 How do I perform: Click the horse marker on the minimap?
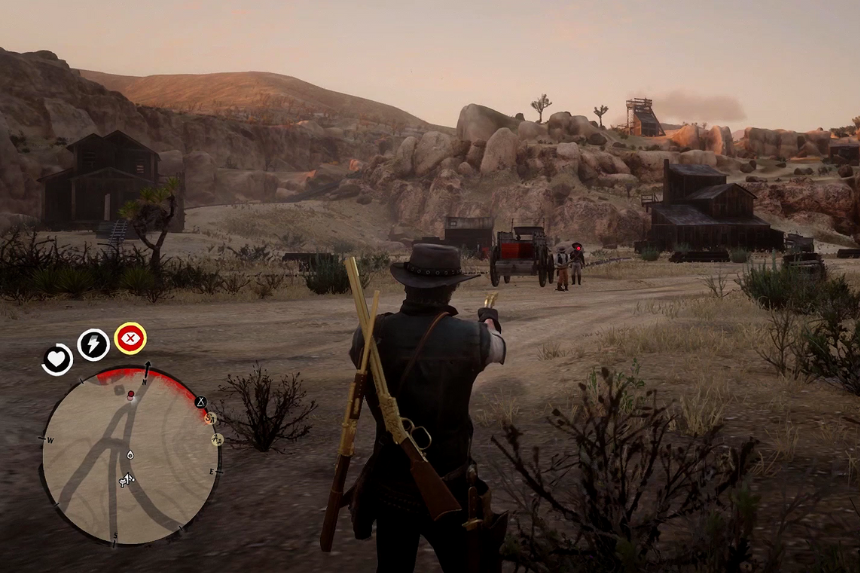[x=127, y=480]
